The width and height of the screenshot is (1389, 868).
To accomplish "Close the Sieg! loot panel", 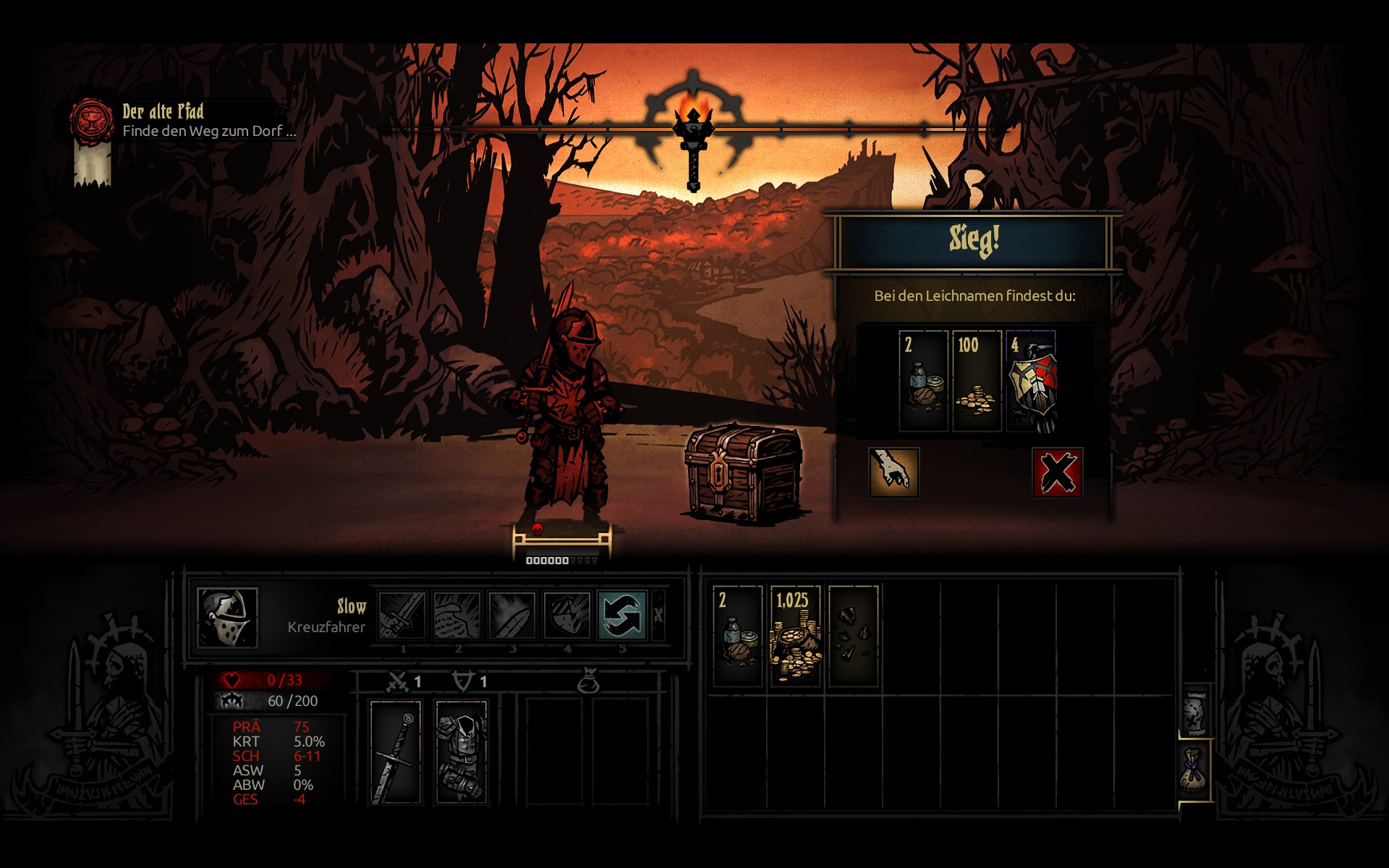I will (x=1057, y=473).
